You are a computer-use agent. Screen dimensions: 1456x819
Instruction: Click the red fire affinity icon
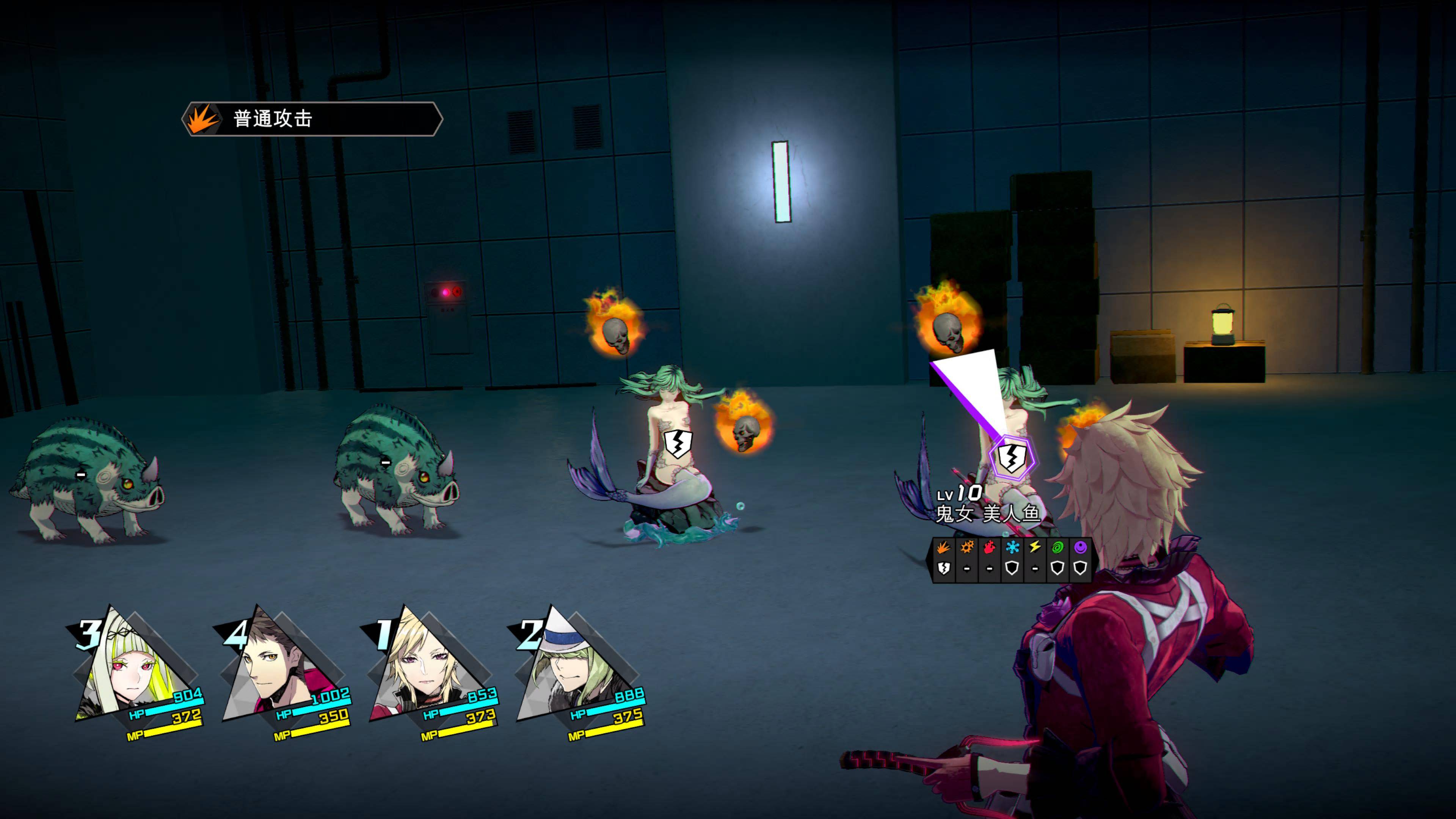pos(989,547)
